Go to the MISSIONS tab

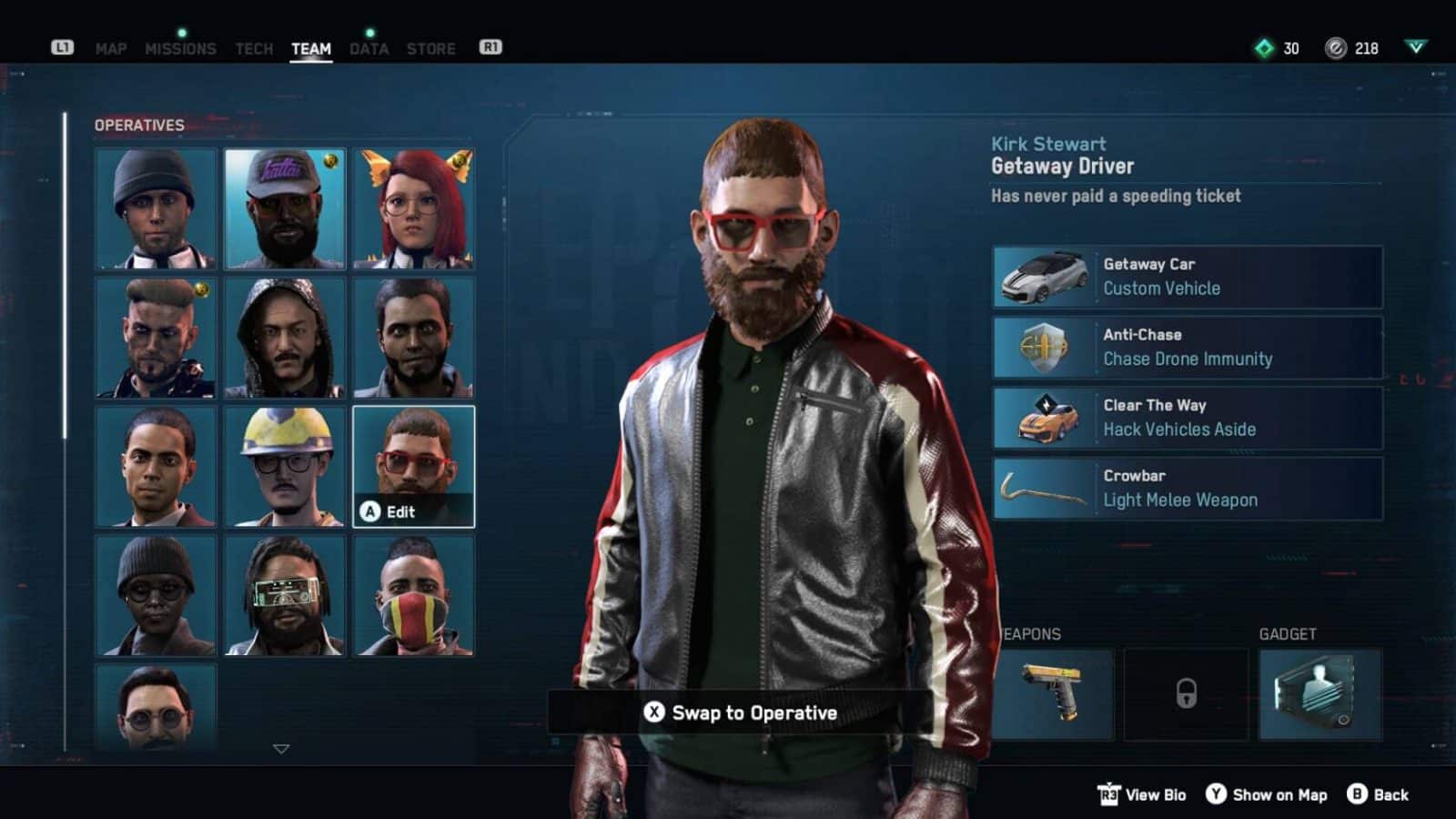[182, 49]
